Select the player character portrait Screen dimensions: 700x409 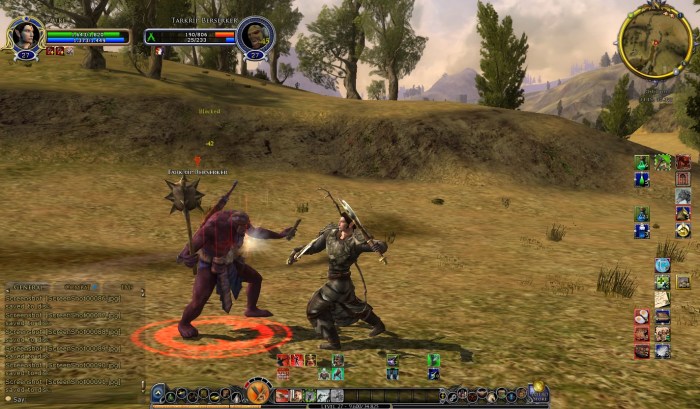tap(26, 37)
